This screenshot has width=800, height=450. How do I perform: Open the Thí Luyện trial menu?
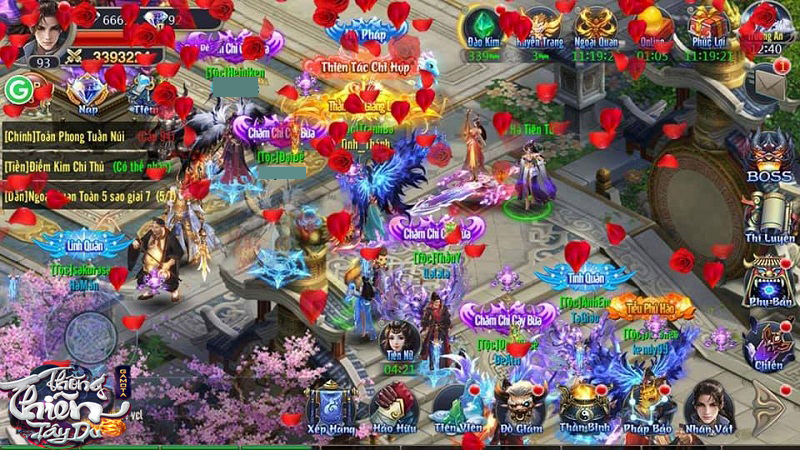768,215
